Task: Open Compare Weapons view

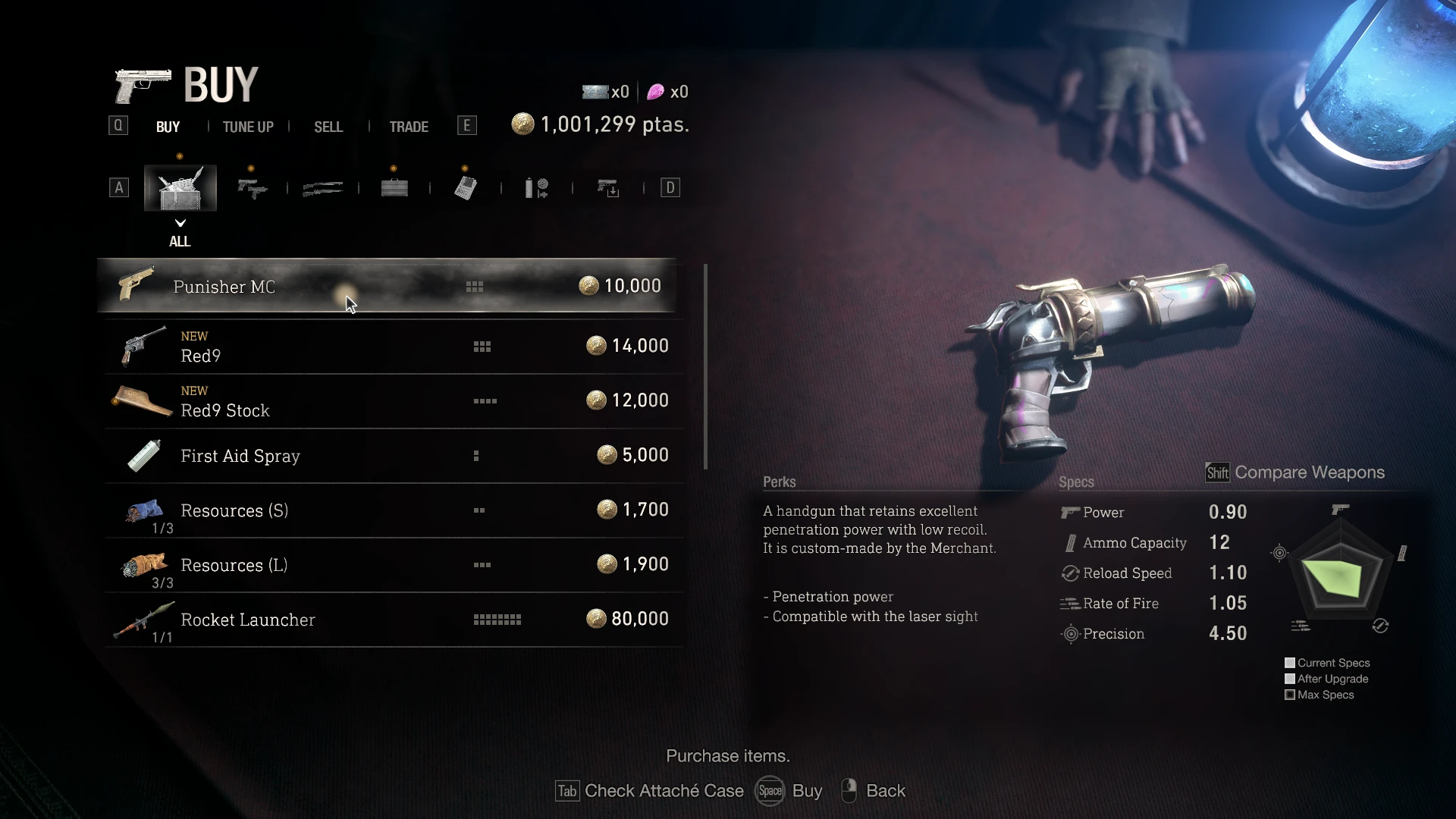Action: 1295,472
